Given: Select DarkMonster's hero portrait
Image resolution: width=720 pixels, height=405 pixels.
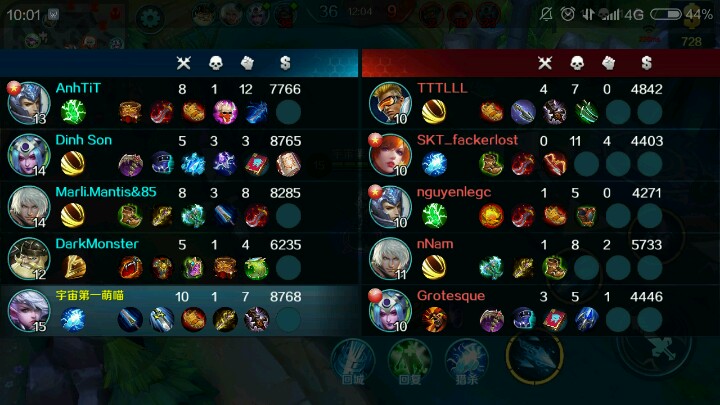Looking at the screenshot, I should click(x=29, y=258).
